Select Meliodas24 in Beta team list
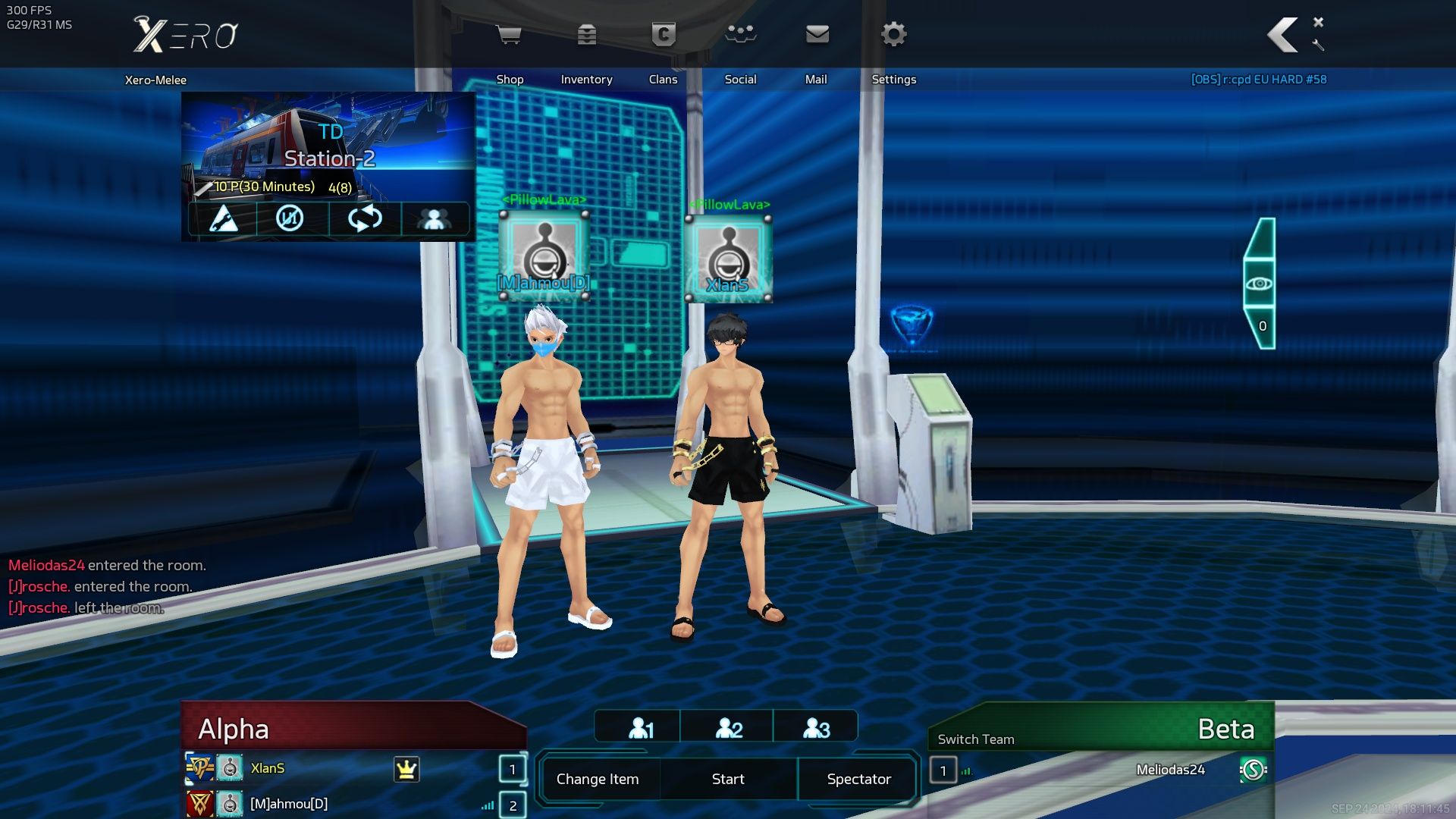1456x819 pixels. tap(1170, 770)
